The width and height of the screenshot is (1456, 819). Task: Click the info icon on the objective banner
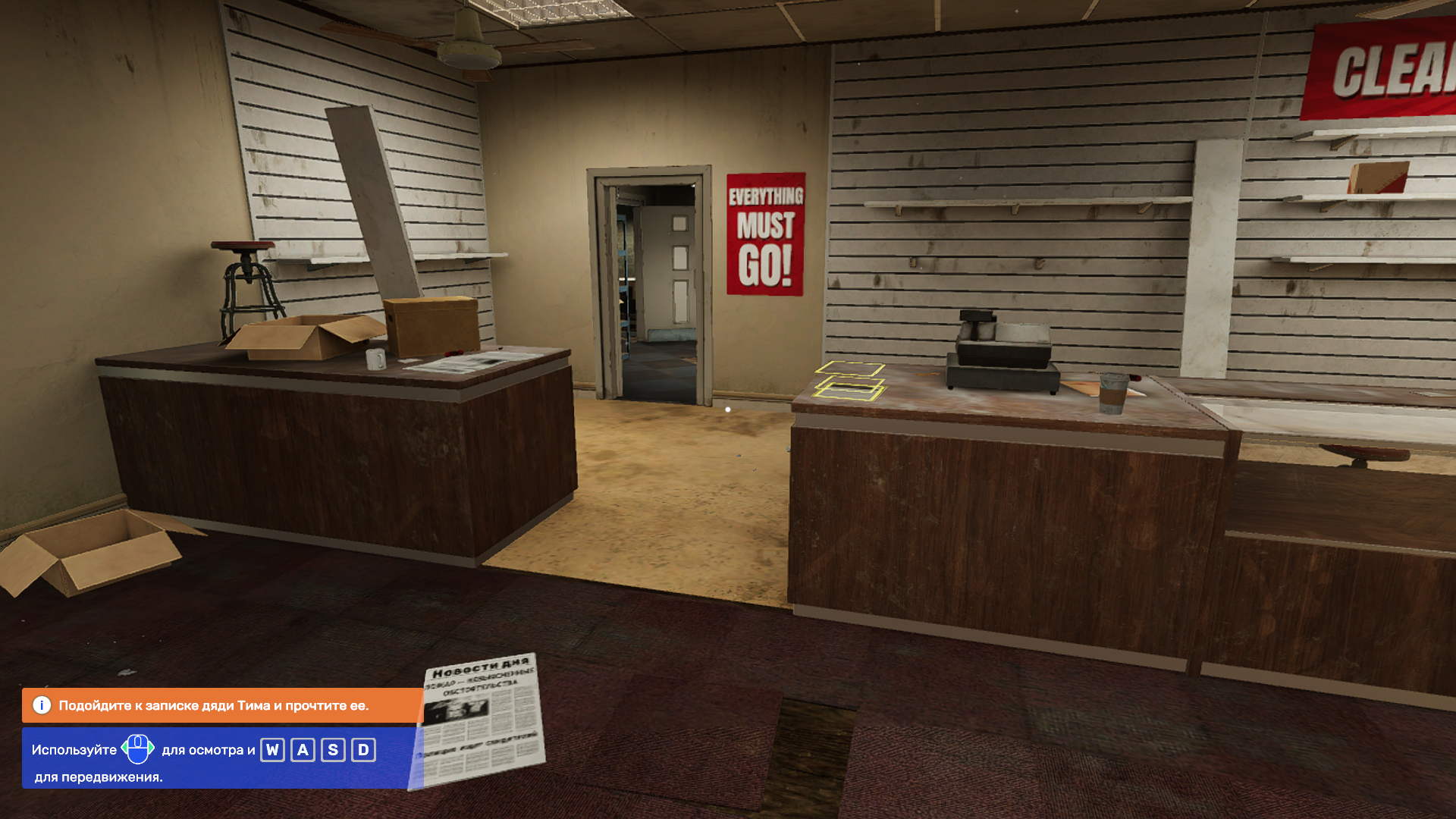[42, 705]
